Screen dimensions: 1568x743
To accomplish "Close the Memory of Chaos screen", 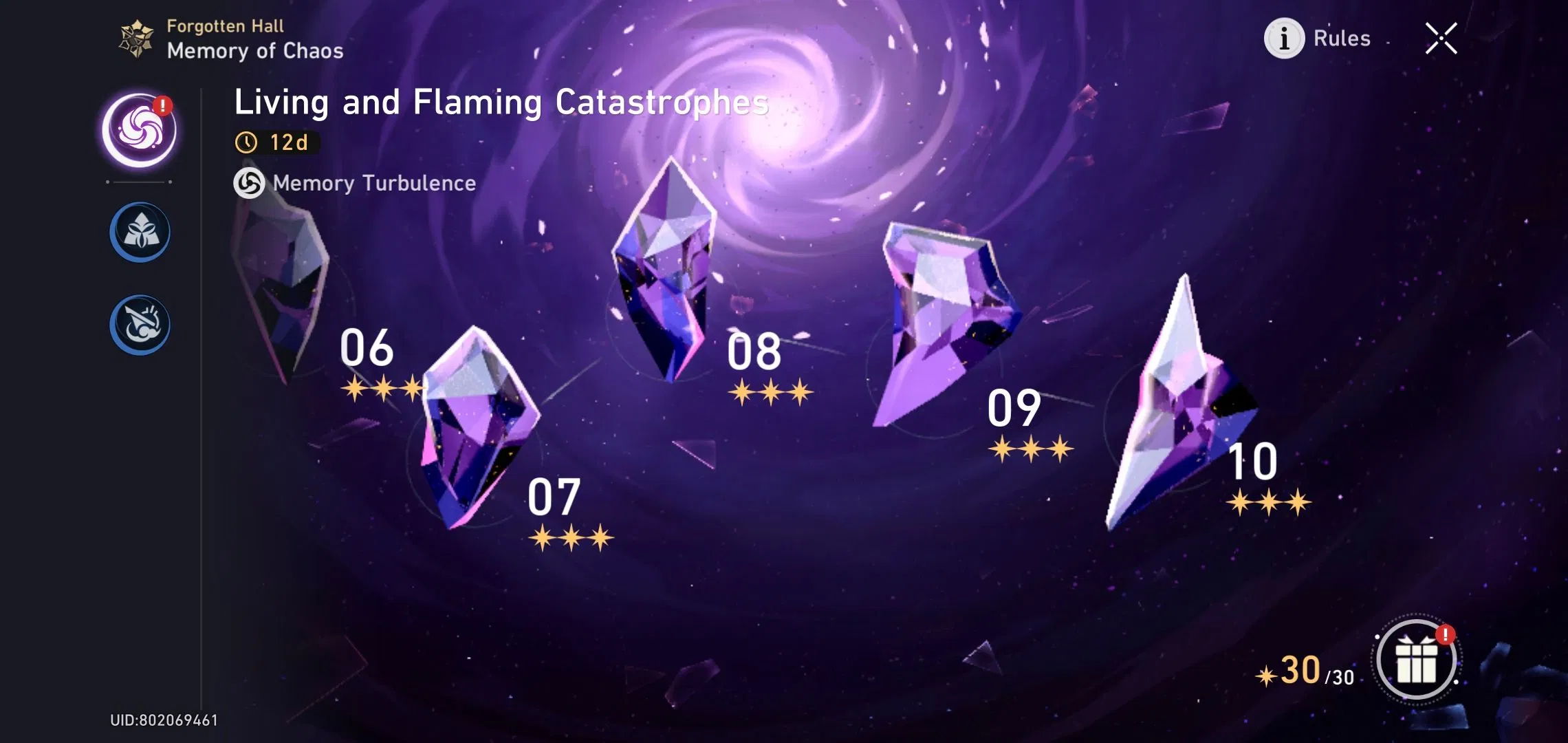I will [x=1443, y=39].
